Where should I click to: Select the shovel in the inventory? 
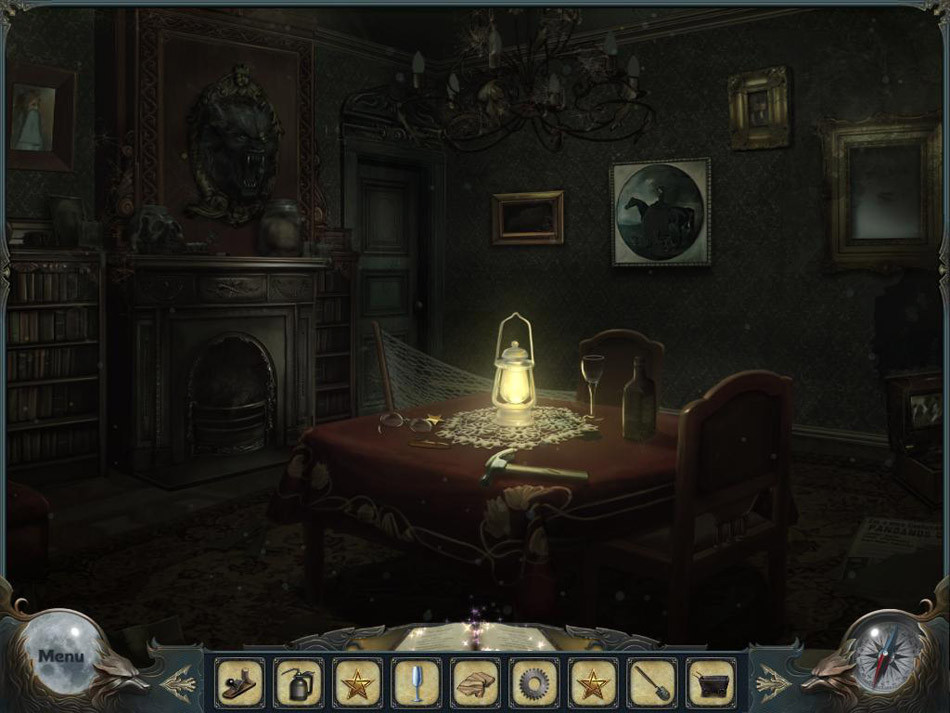(652, 683)
